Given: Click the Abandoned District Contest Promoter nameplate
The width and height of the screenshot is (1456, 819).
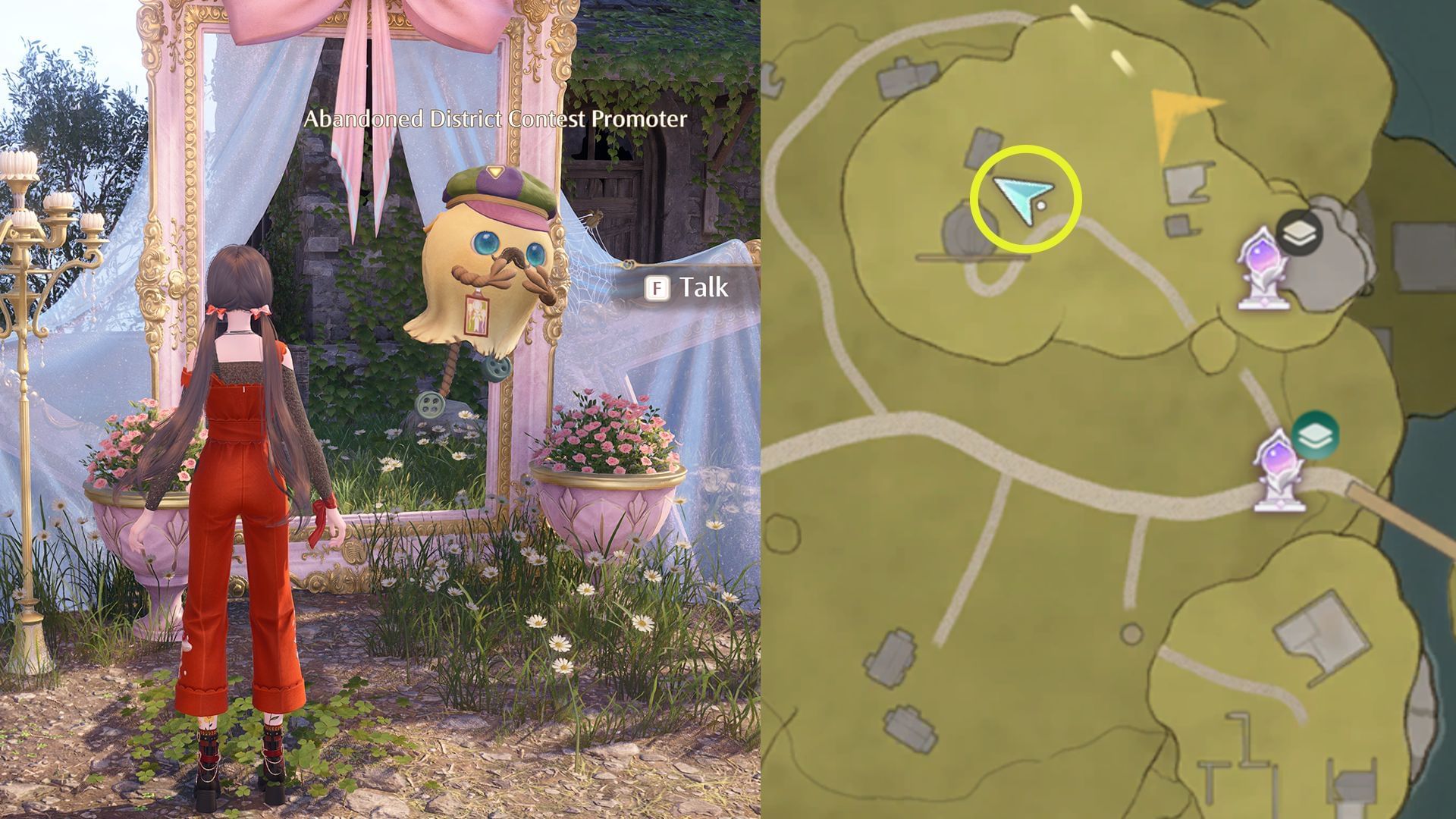Looking at the screenshot, I should [x=494, y=119].
